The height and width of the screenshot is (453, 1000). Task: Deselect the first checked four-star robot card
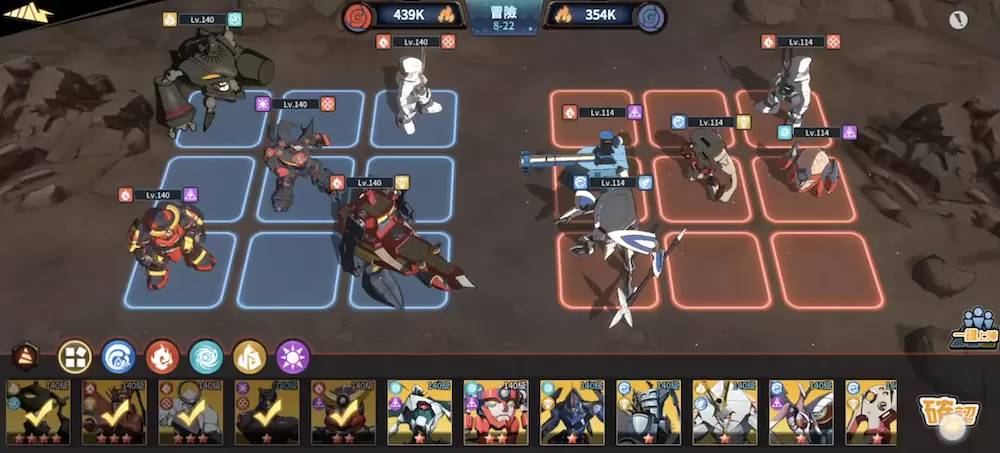pyautogui.click(x=38, y=411)
